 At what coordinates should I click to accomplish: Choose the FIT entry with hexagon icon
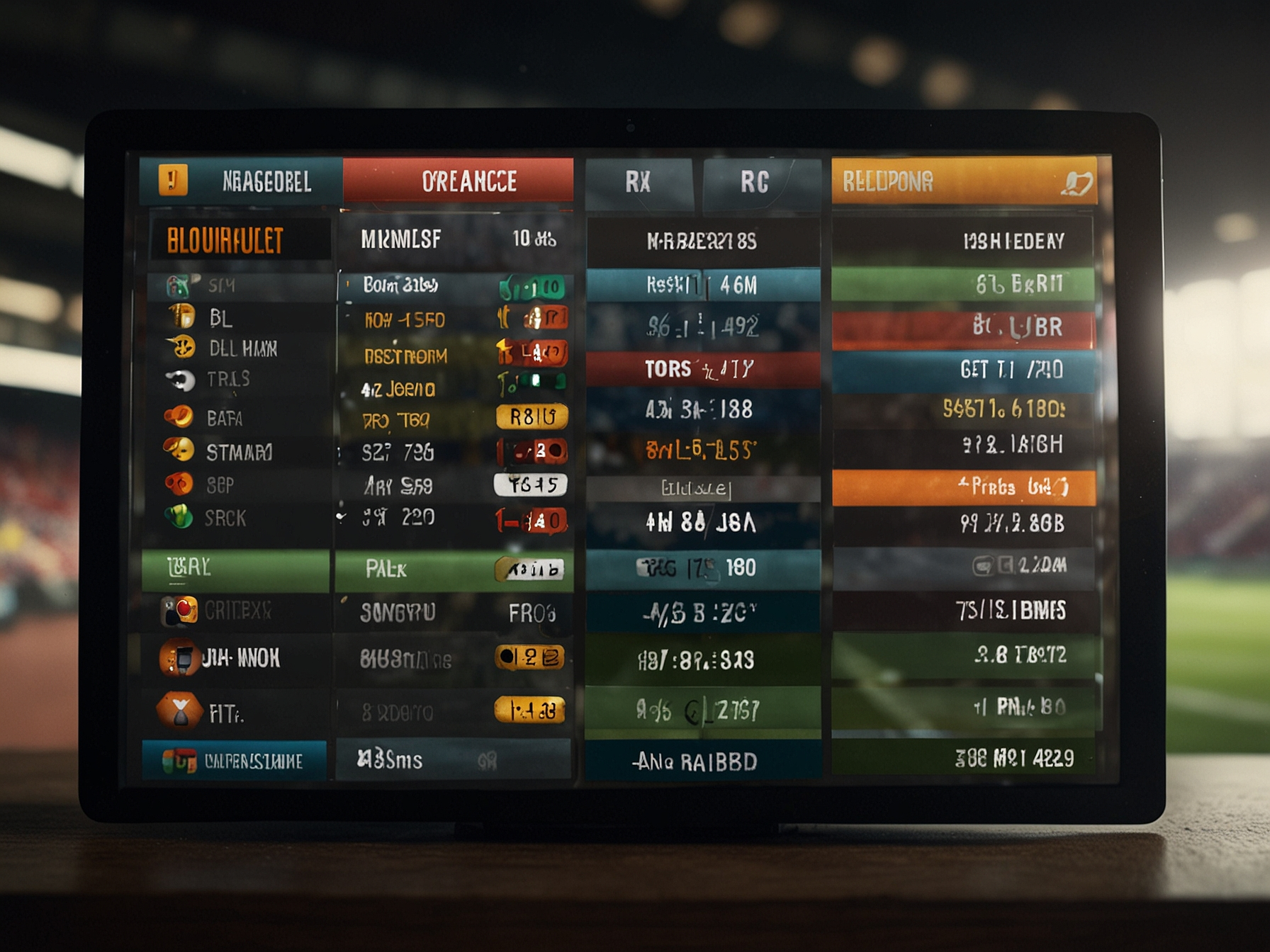point(224,713)
